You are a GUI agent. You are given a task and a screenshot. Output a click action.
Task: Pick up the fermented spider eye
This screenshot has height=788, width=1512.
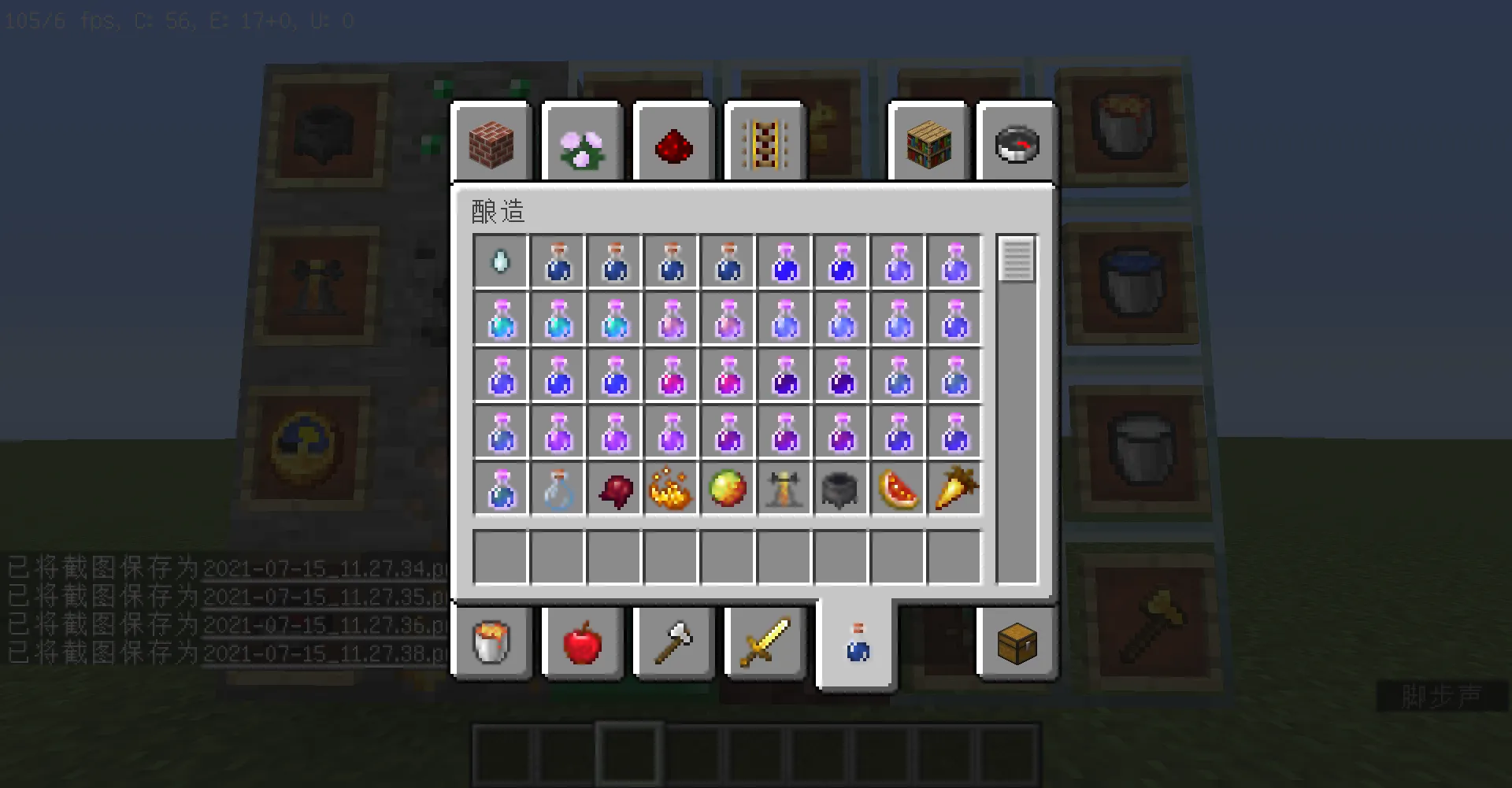coord(615,488)
